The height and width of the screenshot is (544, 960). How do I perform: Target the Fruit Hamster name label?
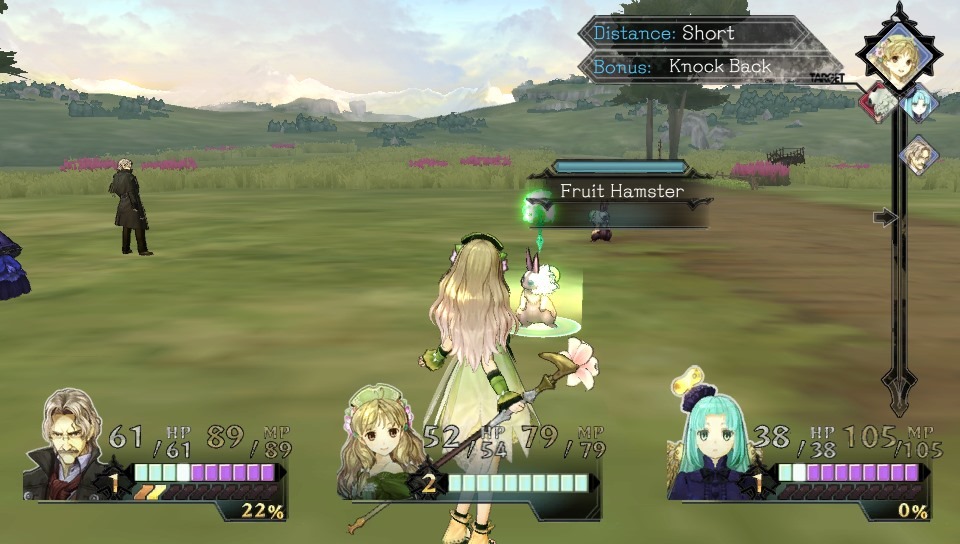(621, 191)
